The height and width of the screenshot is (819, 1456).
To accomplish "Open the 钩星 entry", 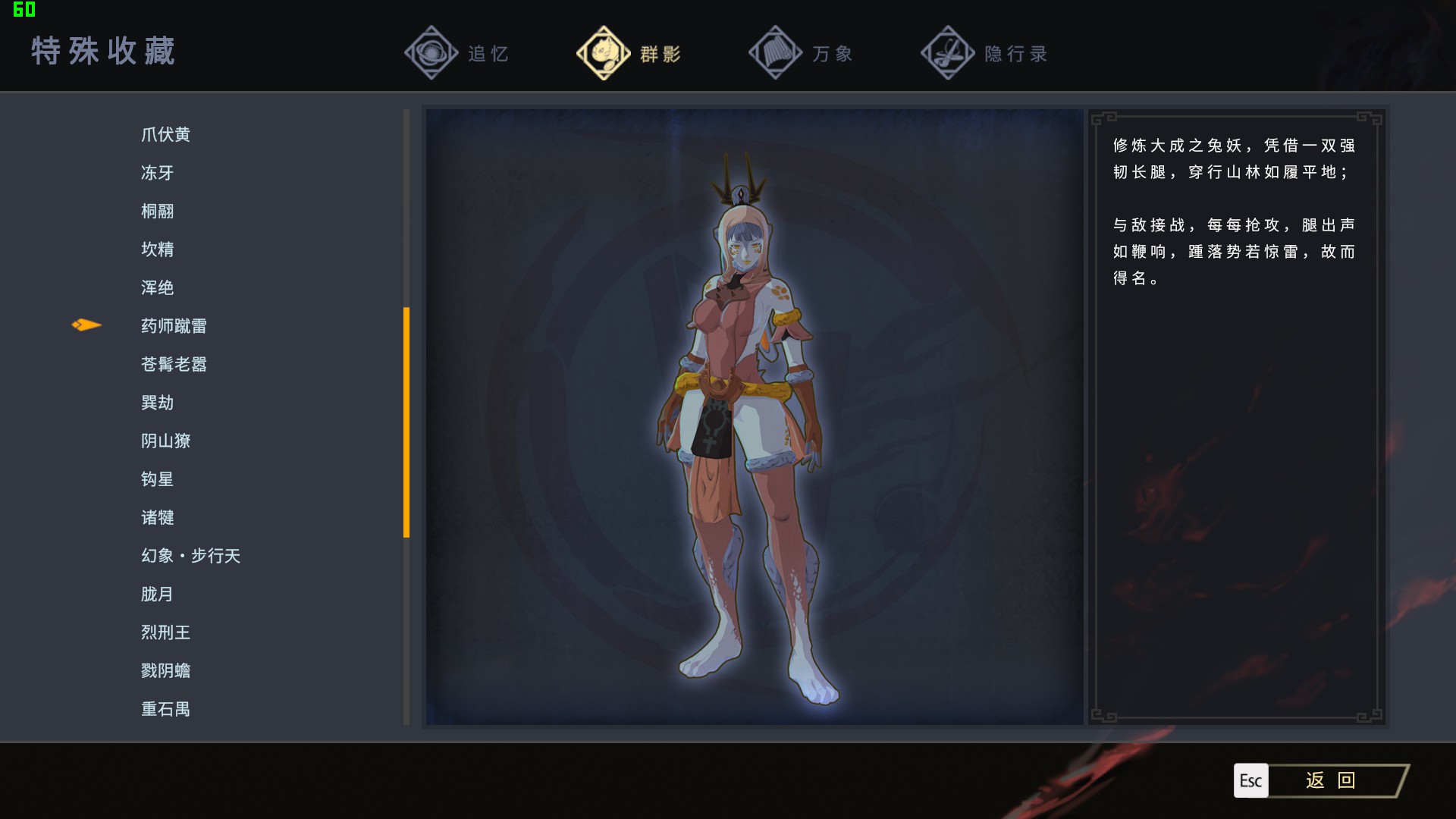I will (x=157, y=479).
